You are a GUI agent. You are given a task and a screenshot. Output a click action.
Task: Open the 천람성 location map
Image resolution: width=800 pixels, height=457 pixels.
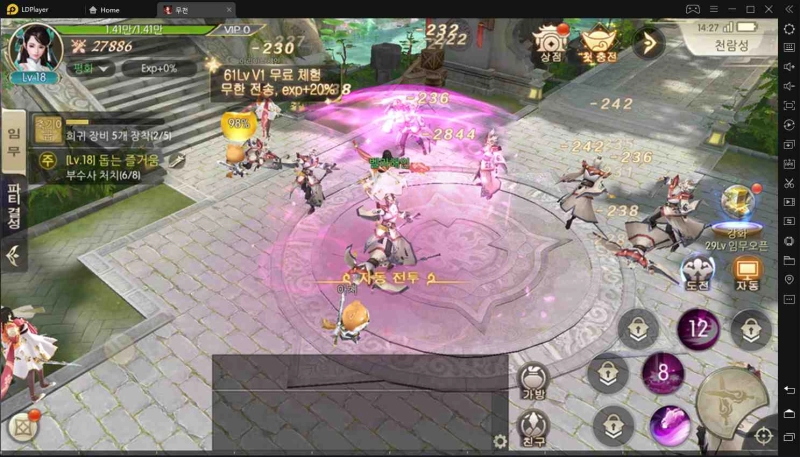point(730,46)
